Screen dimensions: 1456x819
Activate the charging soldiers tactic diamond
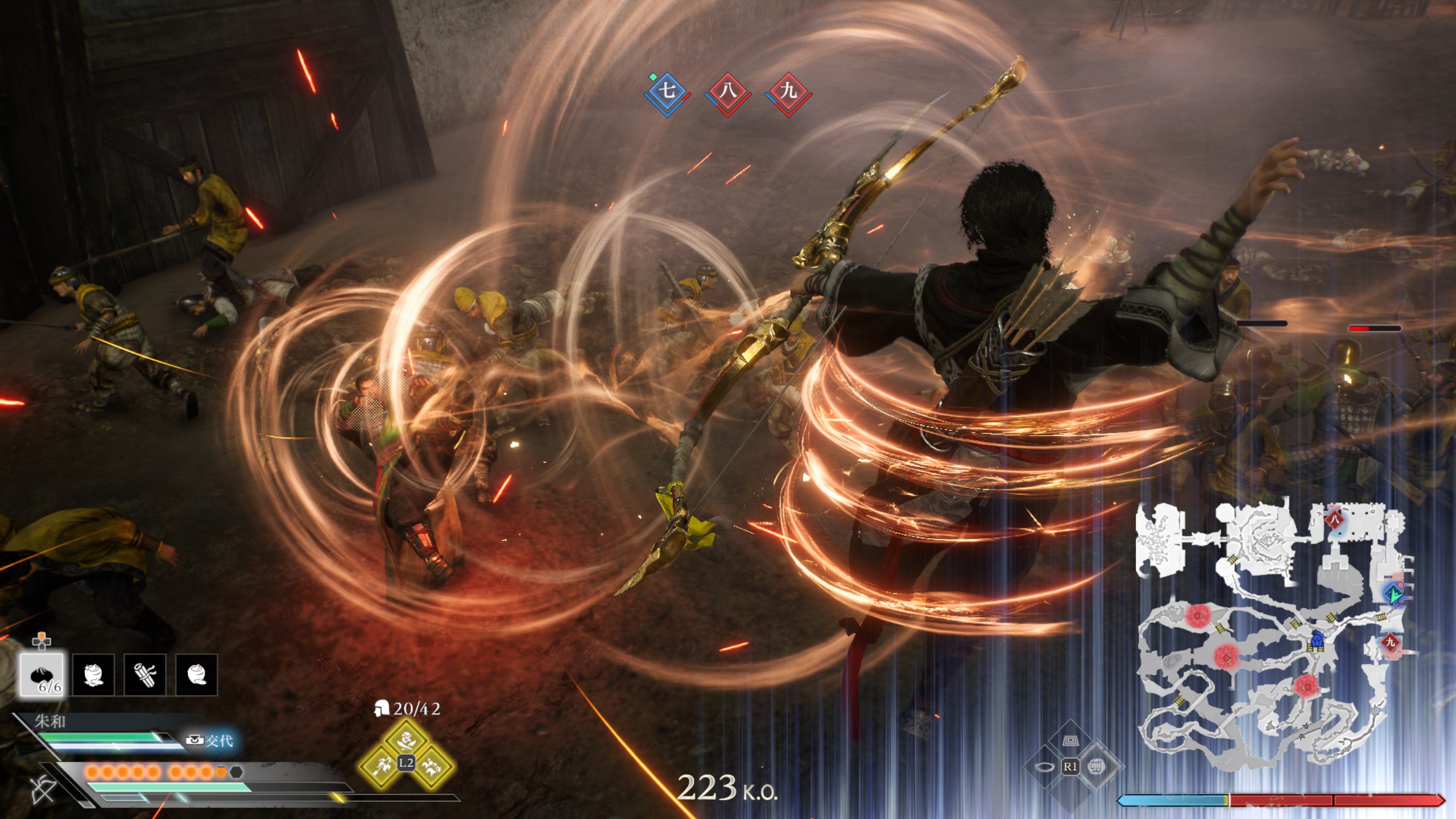(x=431, y=766)
